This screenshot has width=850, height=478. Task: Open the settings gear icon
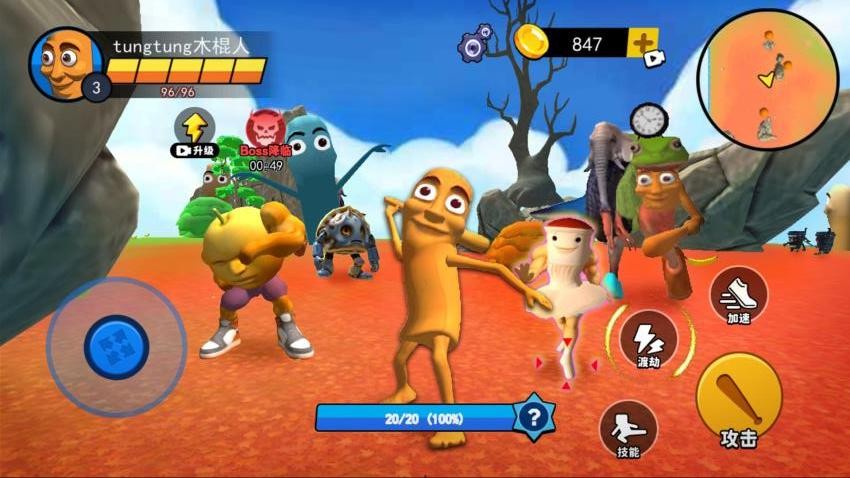[x=475, y=43]
